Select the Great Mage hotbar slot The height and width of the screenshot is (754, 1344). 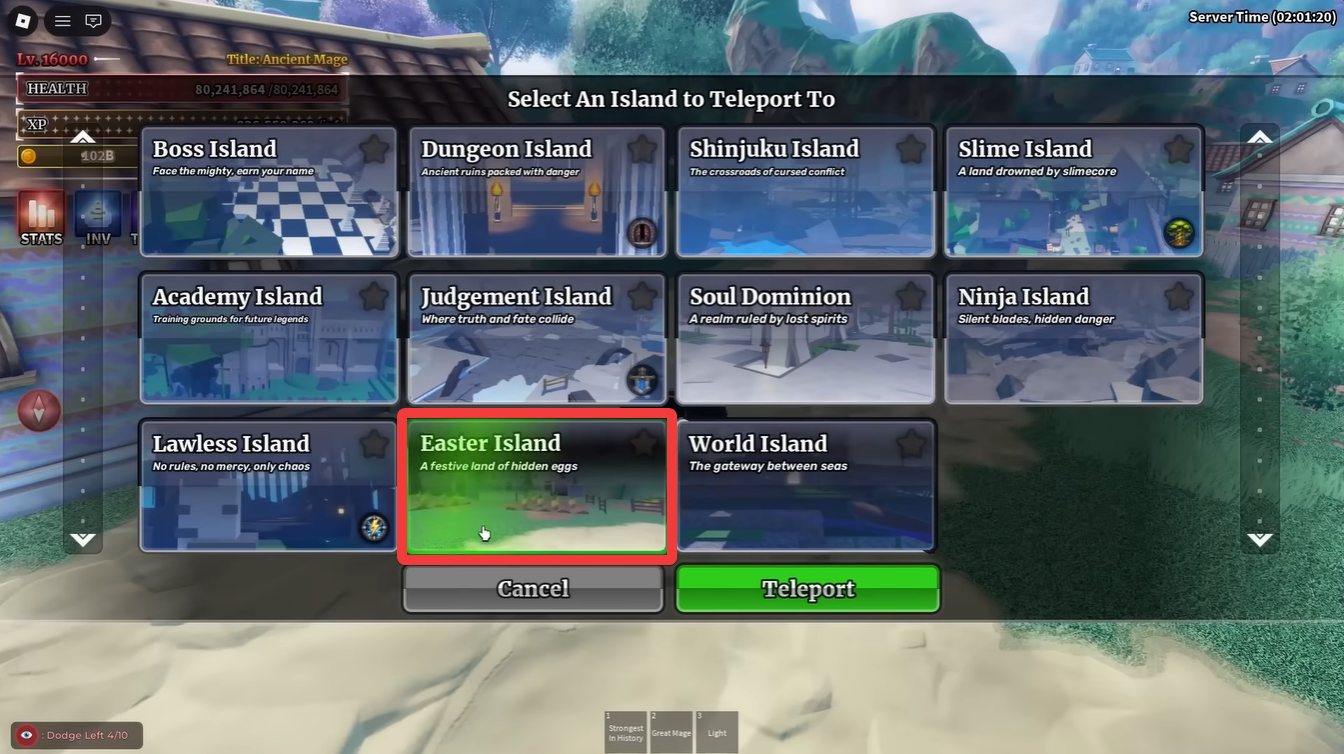(x=671, y=732)
